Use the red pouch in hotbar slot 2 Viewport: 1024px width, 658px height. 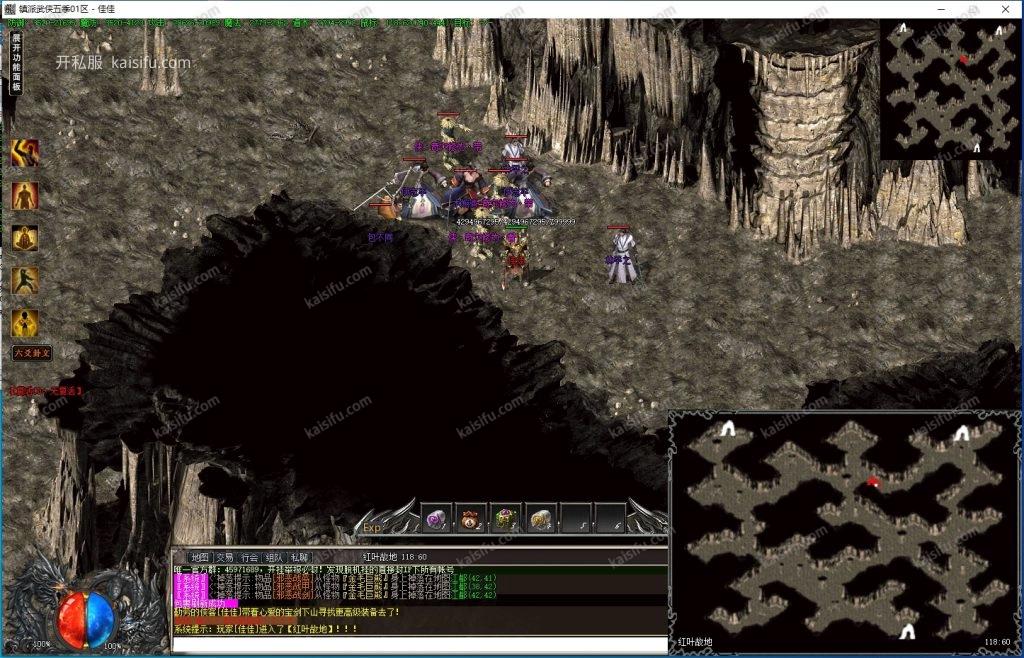(471, 519)
